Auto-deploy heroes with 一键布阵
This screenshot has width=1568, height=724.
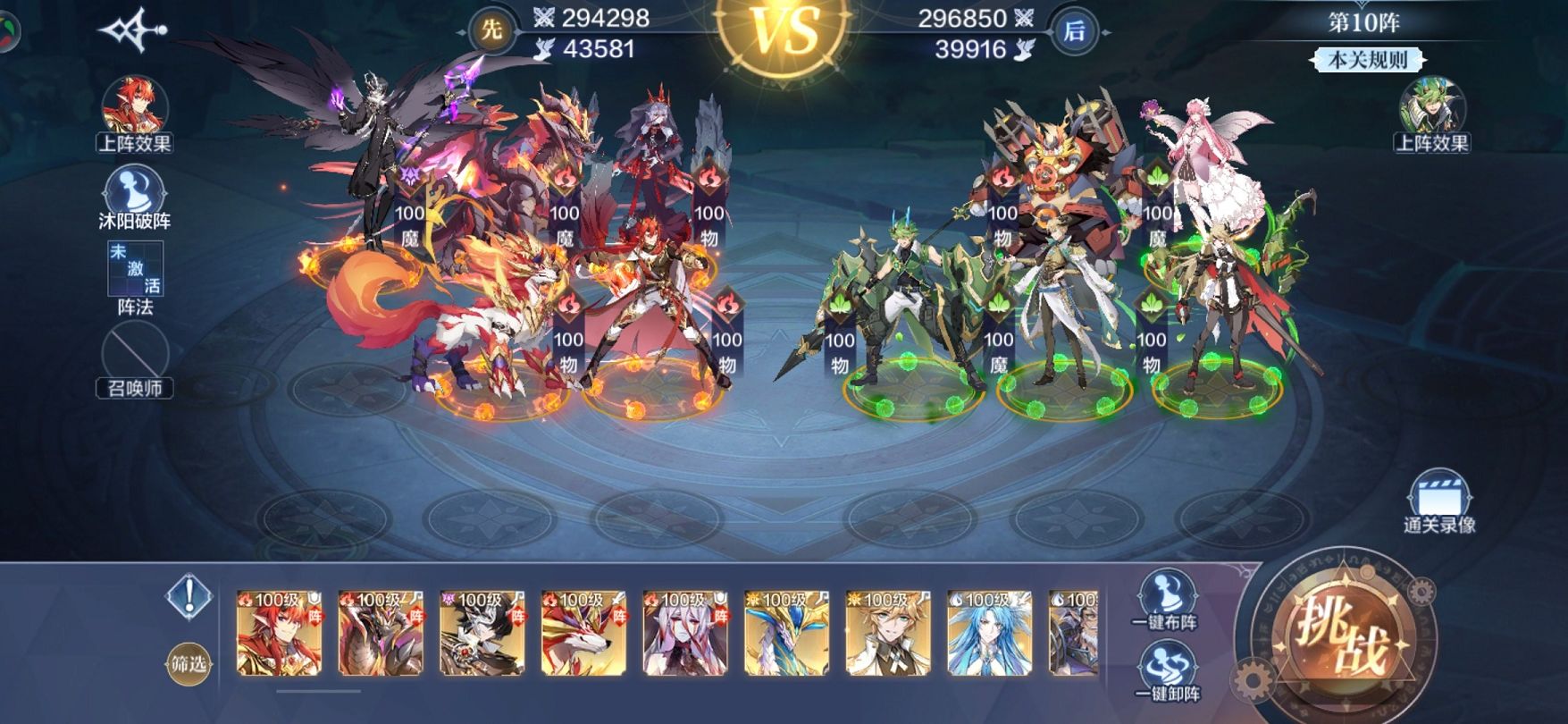(x=1165, y=600)
